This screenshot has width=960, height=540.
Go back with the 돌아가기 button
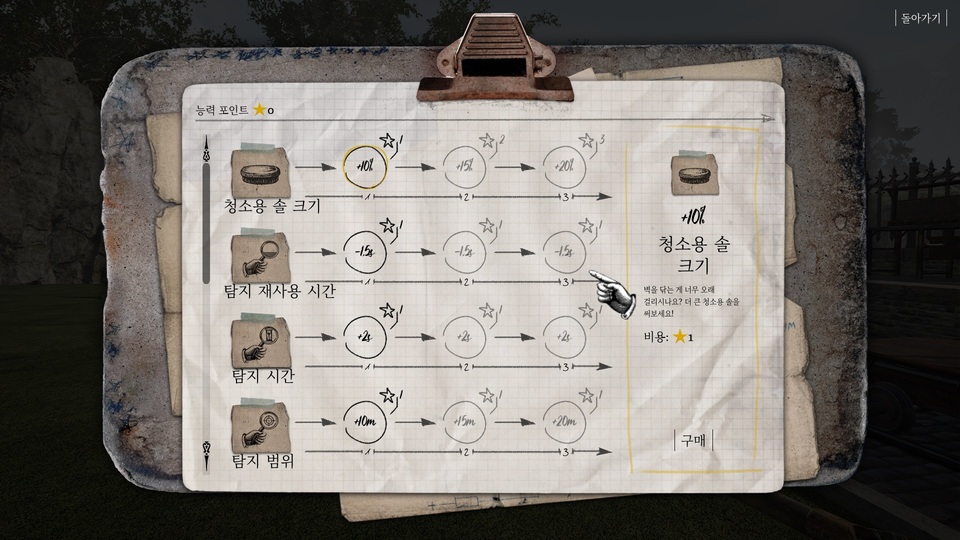coord(922,17)
